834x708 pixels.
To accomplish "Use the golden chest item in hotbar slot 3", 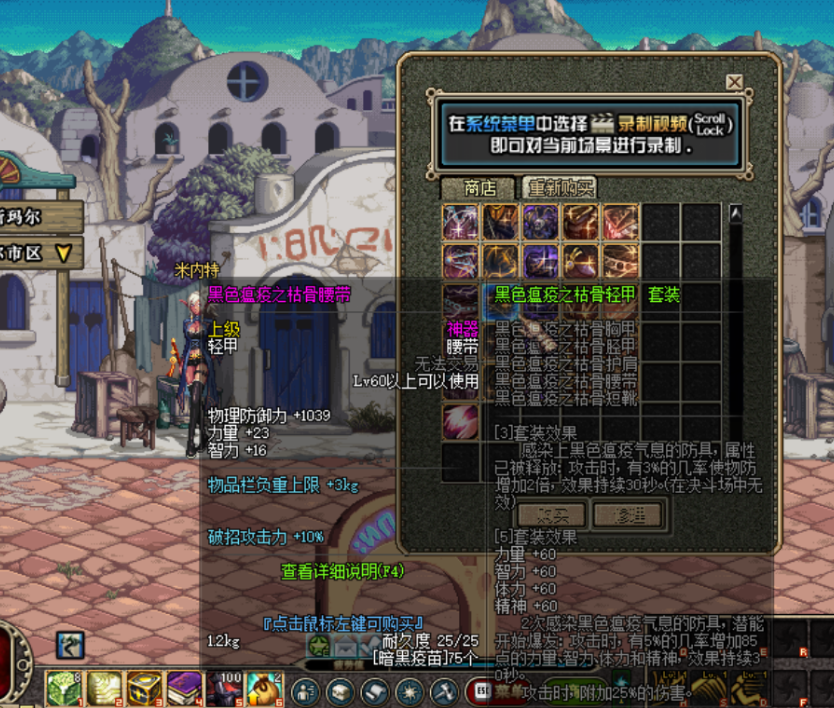I will click(143, 687).
